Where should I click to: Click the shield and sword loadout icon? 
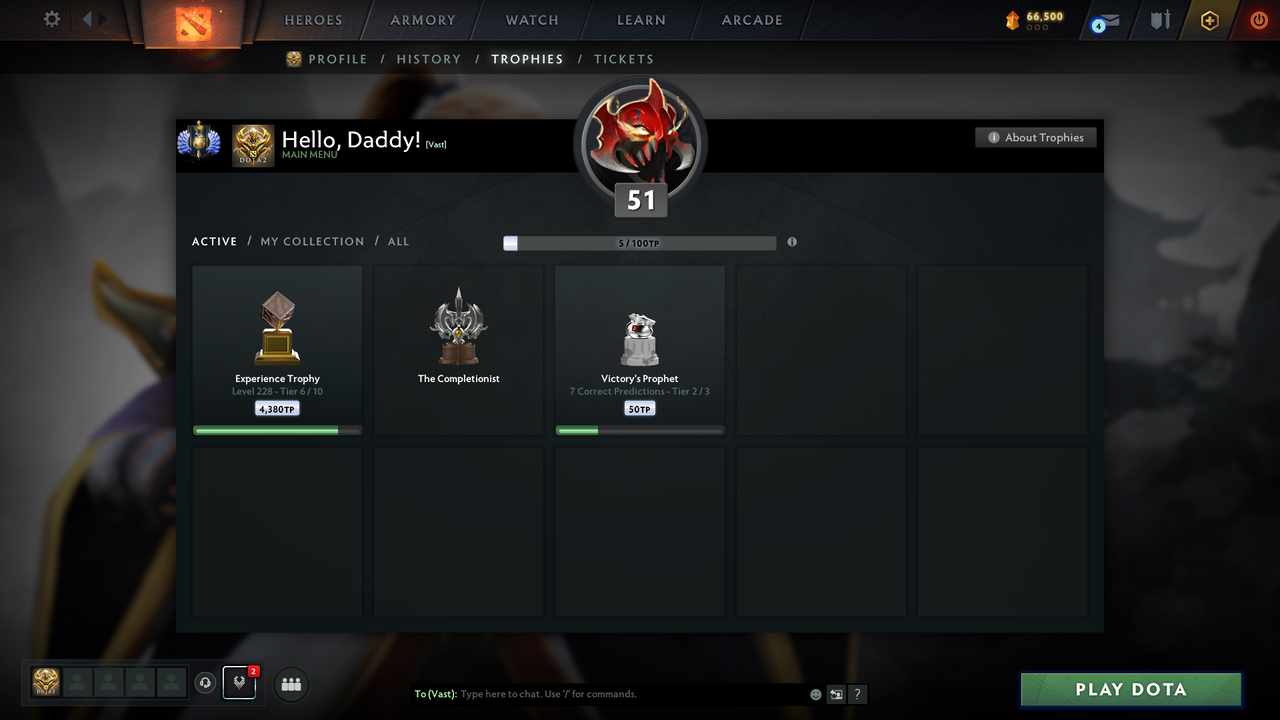click(x=1159, y=20)
